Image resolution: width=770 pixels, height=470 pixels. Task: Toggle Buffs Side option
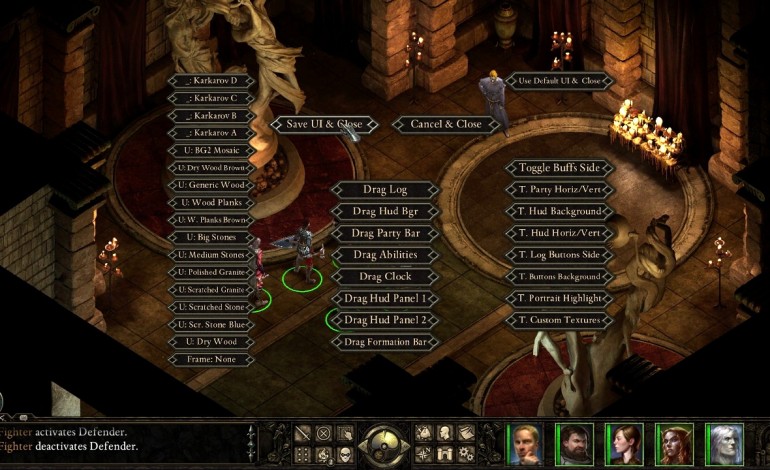click(x=559, y=168)
